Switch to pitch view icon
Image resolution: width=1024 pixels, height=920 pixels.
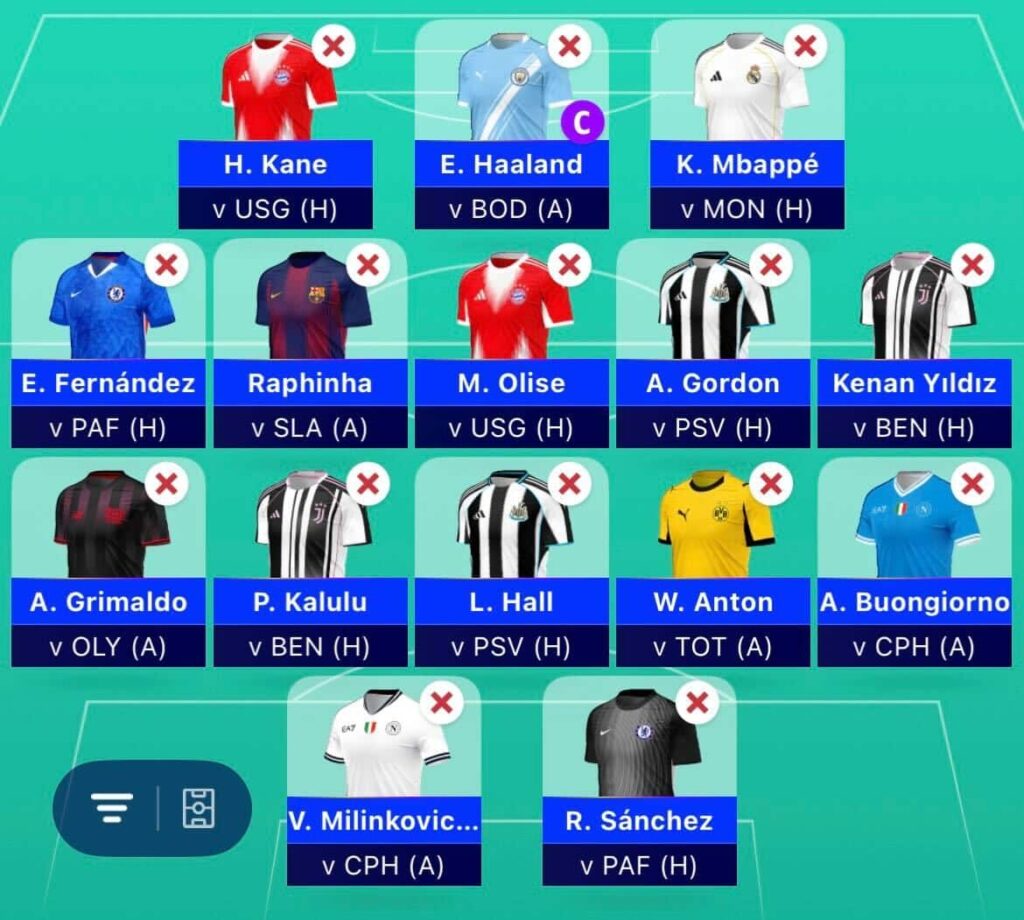click(198, 807)
